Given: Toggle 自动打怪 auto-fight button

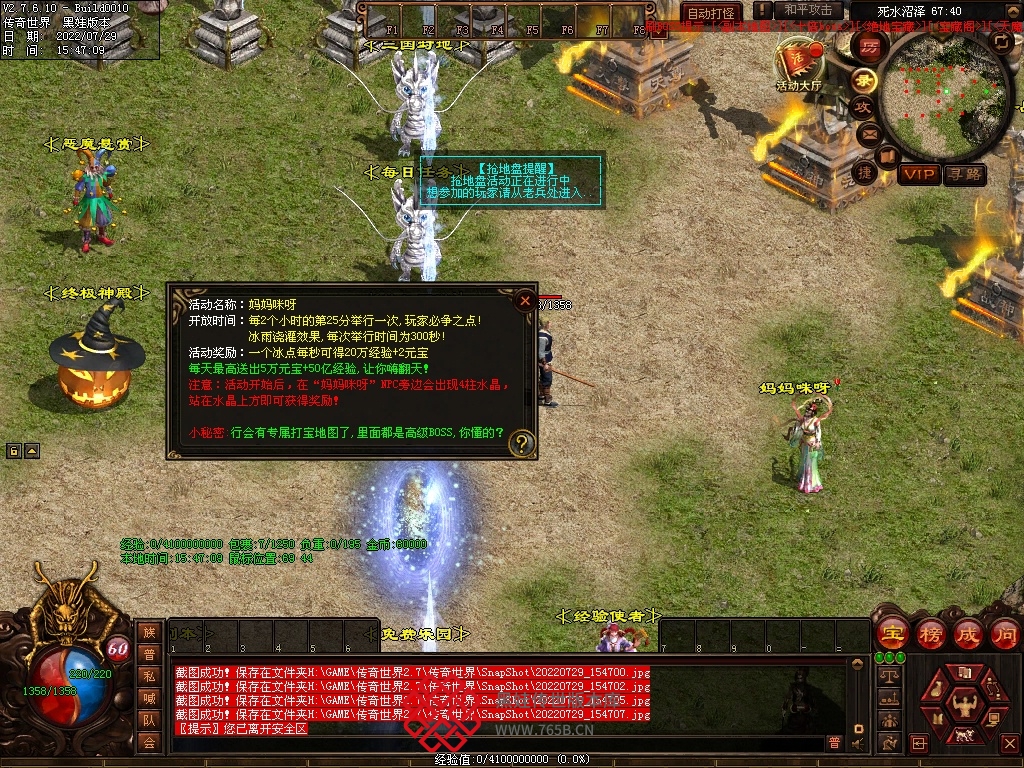Looking at the screenshot, I should click(712, 13).
